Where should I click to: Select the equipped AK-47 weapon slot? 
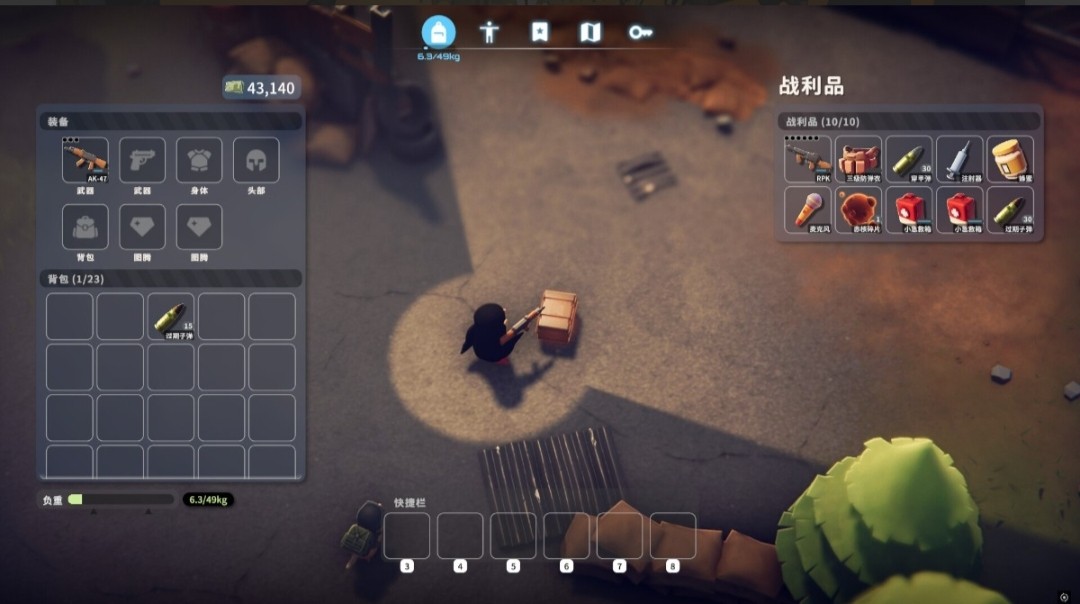(85, 160)
